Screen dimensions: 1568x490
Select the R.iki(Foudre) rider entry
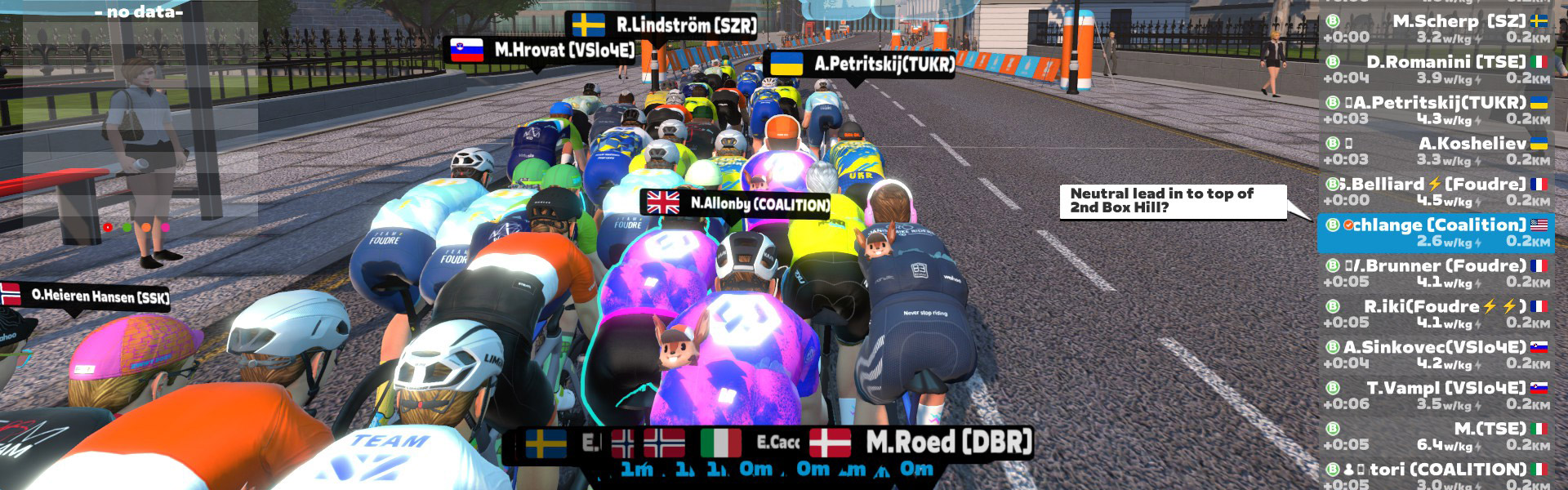coord(1437,314)
